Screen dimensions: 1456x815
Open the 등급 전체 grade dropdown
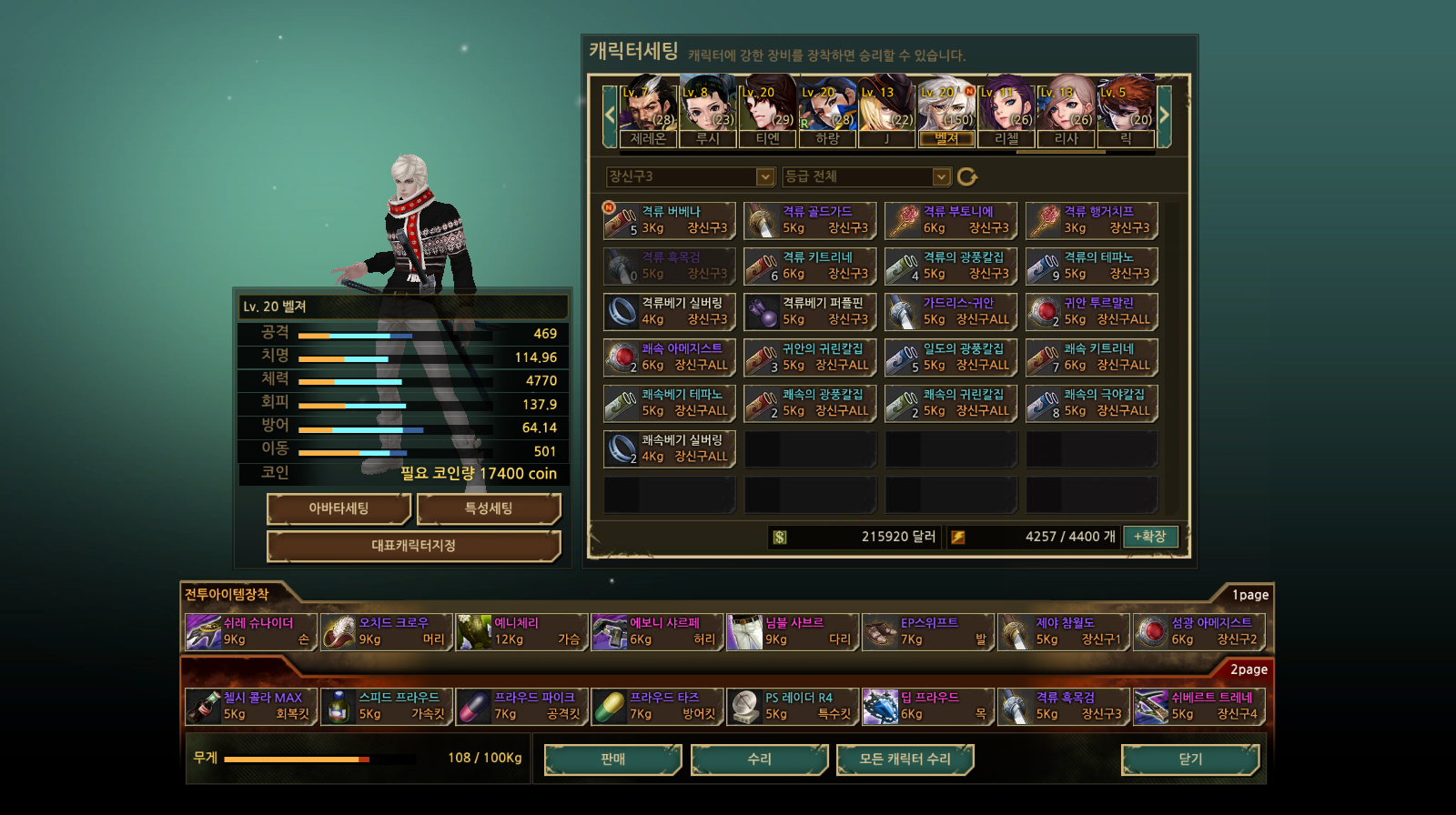pos(866,176)
